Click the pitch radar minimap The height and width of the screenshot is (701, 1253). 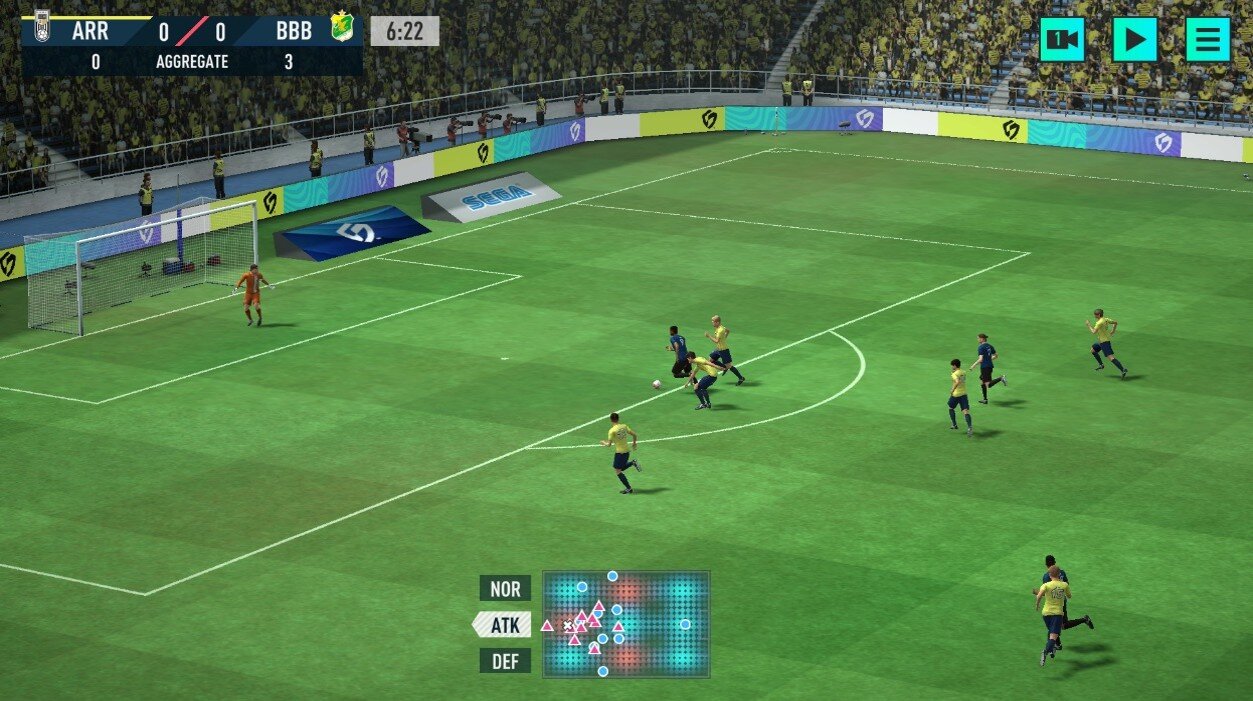[626, 623]
